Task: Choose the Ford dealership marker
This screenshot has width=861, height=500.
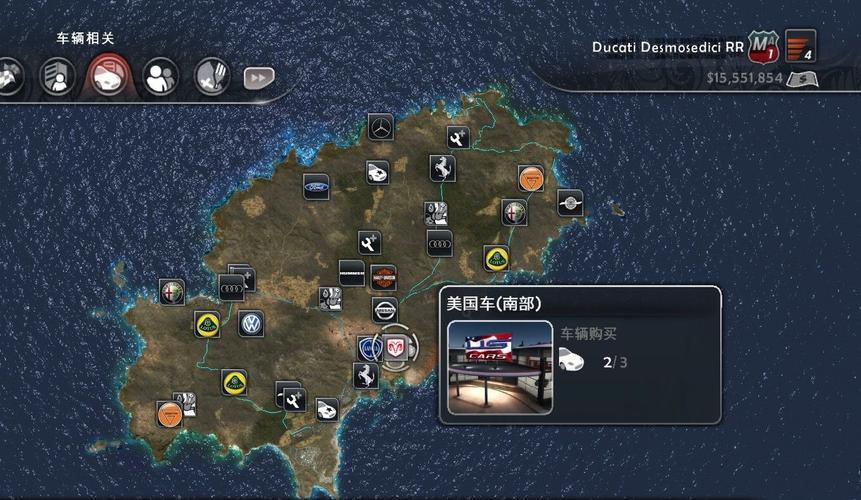Action: click(317, 187)
